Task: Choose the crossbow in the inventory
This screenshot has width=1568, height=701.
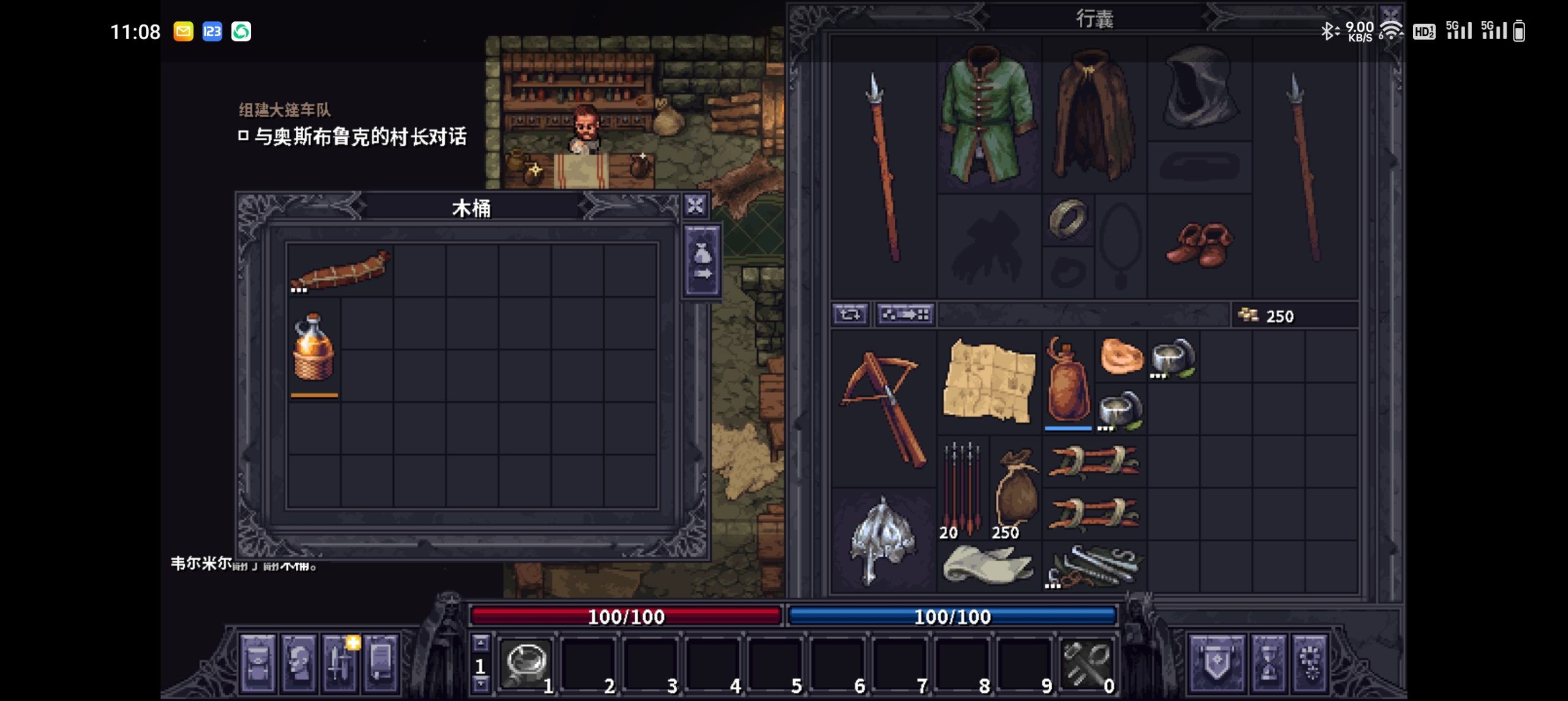Action: pos(883,408)
